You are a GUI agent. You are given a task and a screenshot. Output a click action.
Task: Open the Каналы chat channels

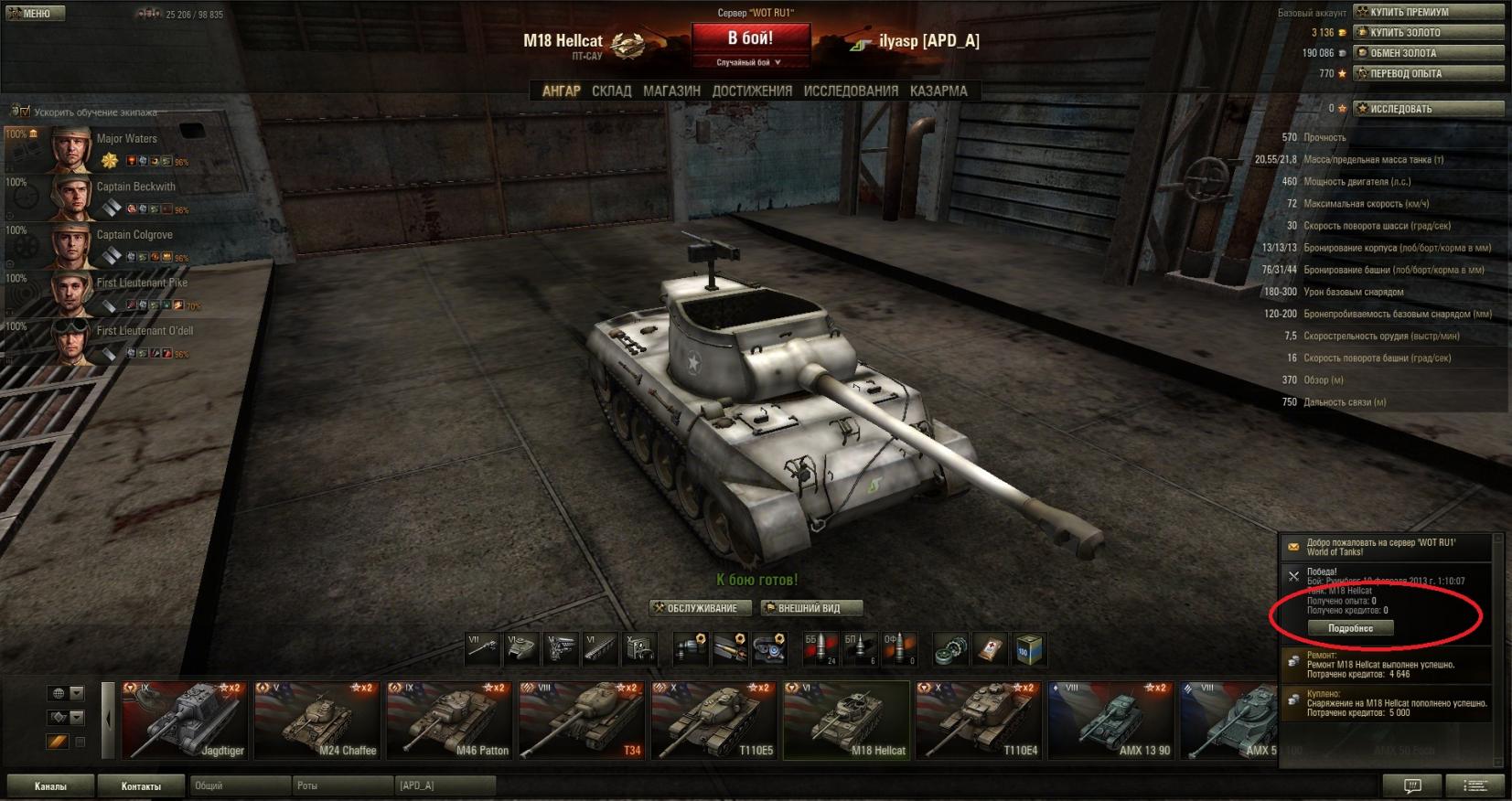coord(50,785)
